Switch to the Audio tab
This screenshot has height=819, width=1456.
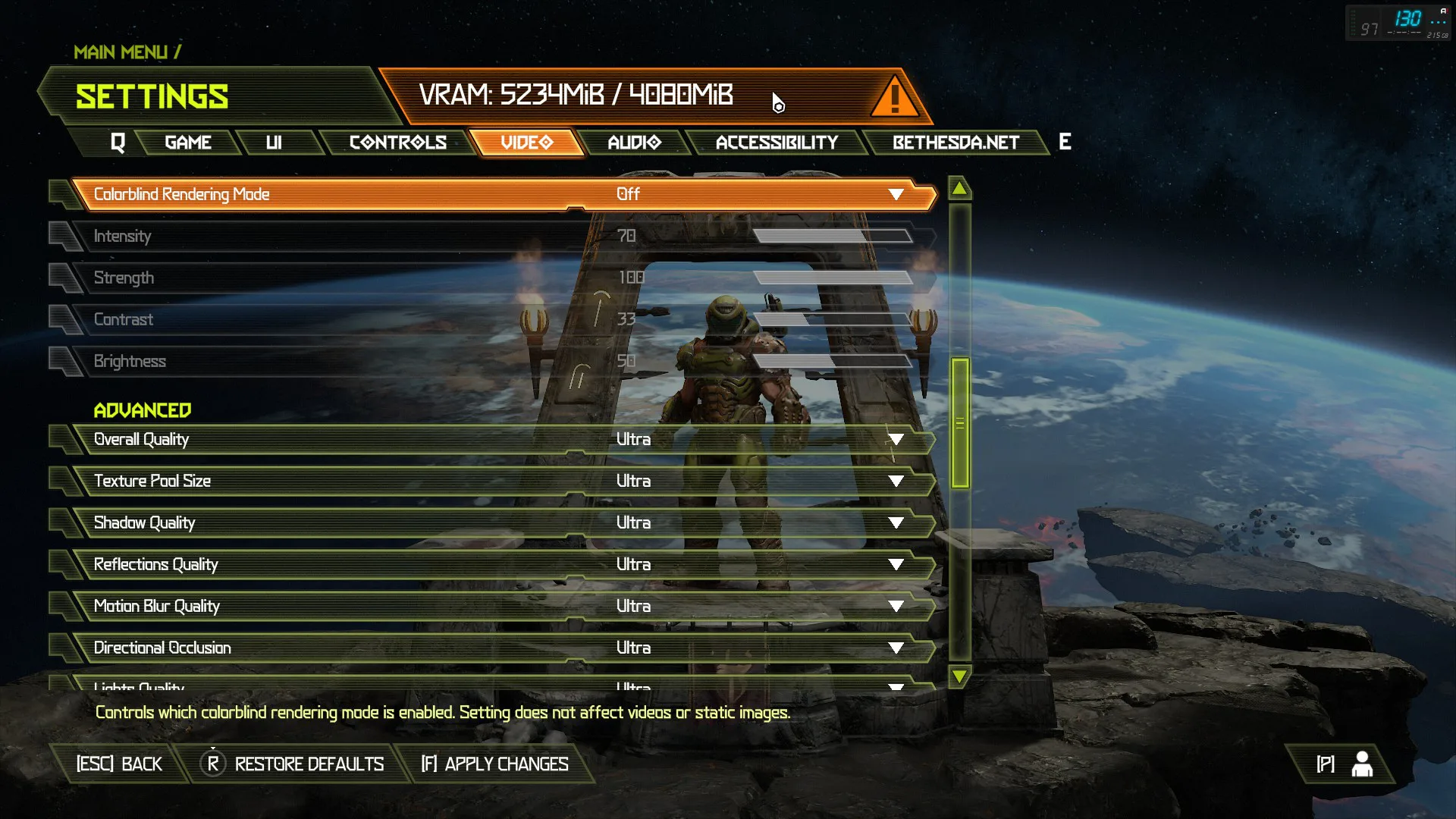point(634,143)
